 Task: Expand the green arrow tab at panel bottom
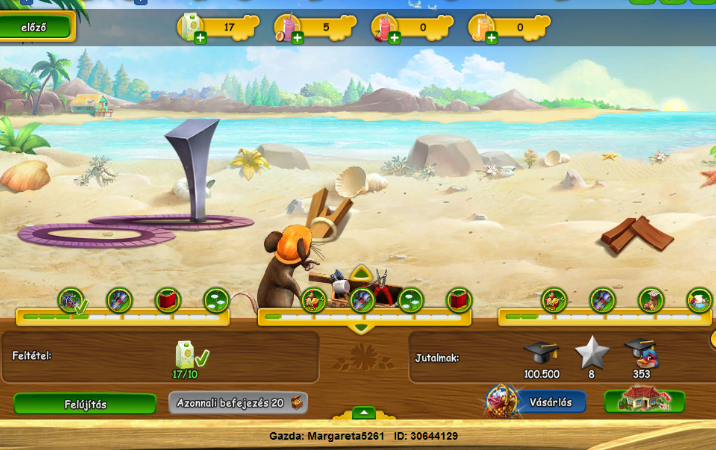(x=364, y=413)
